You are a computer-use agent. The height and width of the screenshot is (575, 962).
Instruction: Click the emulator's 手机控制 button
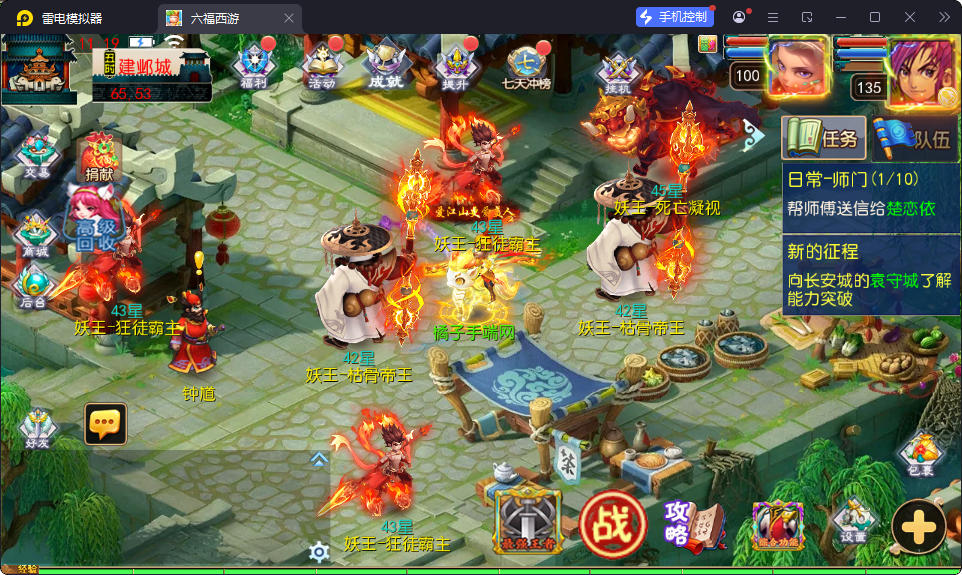click(x=675, y=17)
